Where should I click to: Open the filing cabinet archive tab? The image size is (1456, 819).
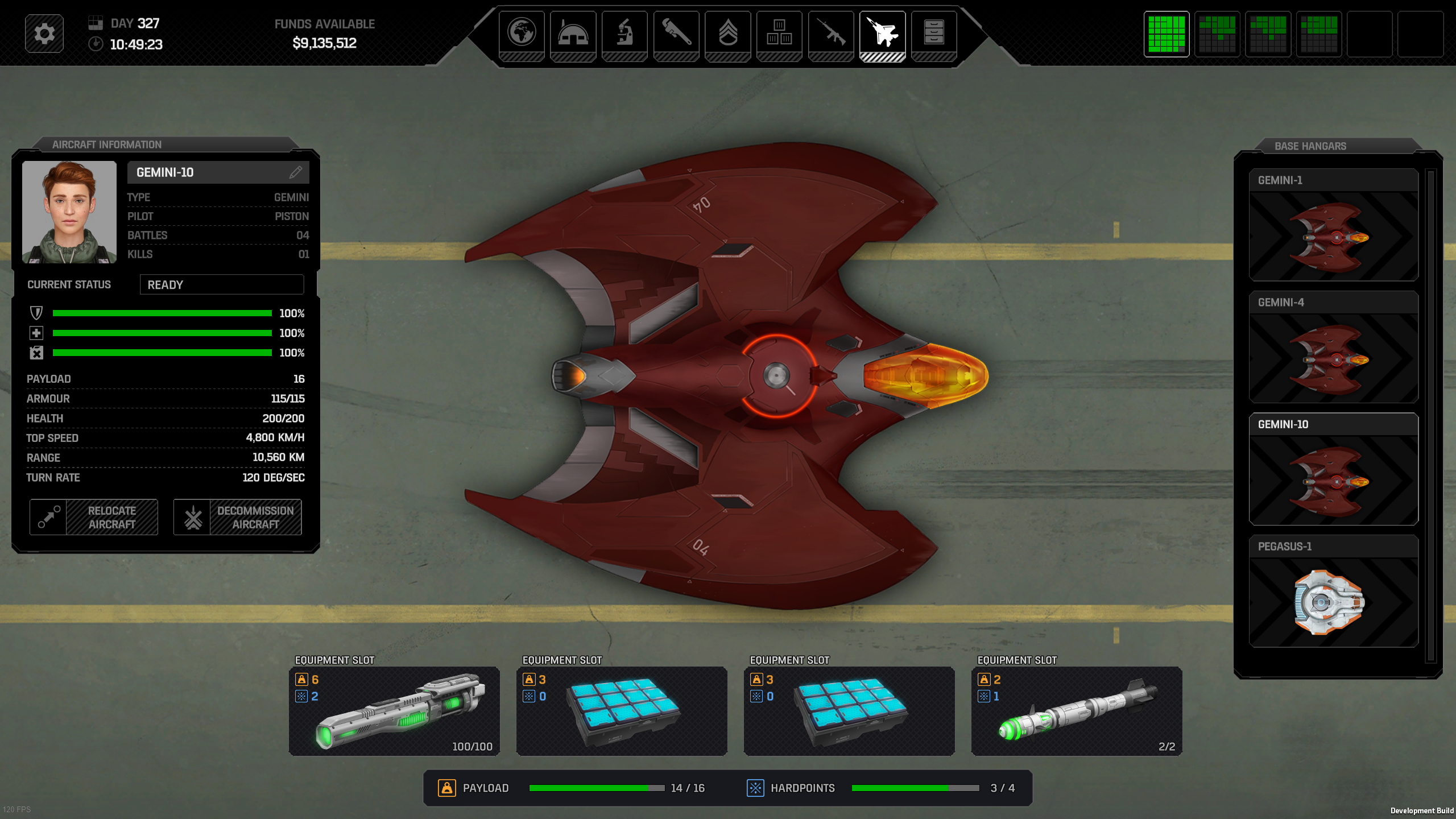click(934, 33)
